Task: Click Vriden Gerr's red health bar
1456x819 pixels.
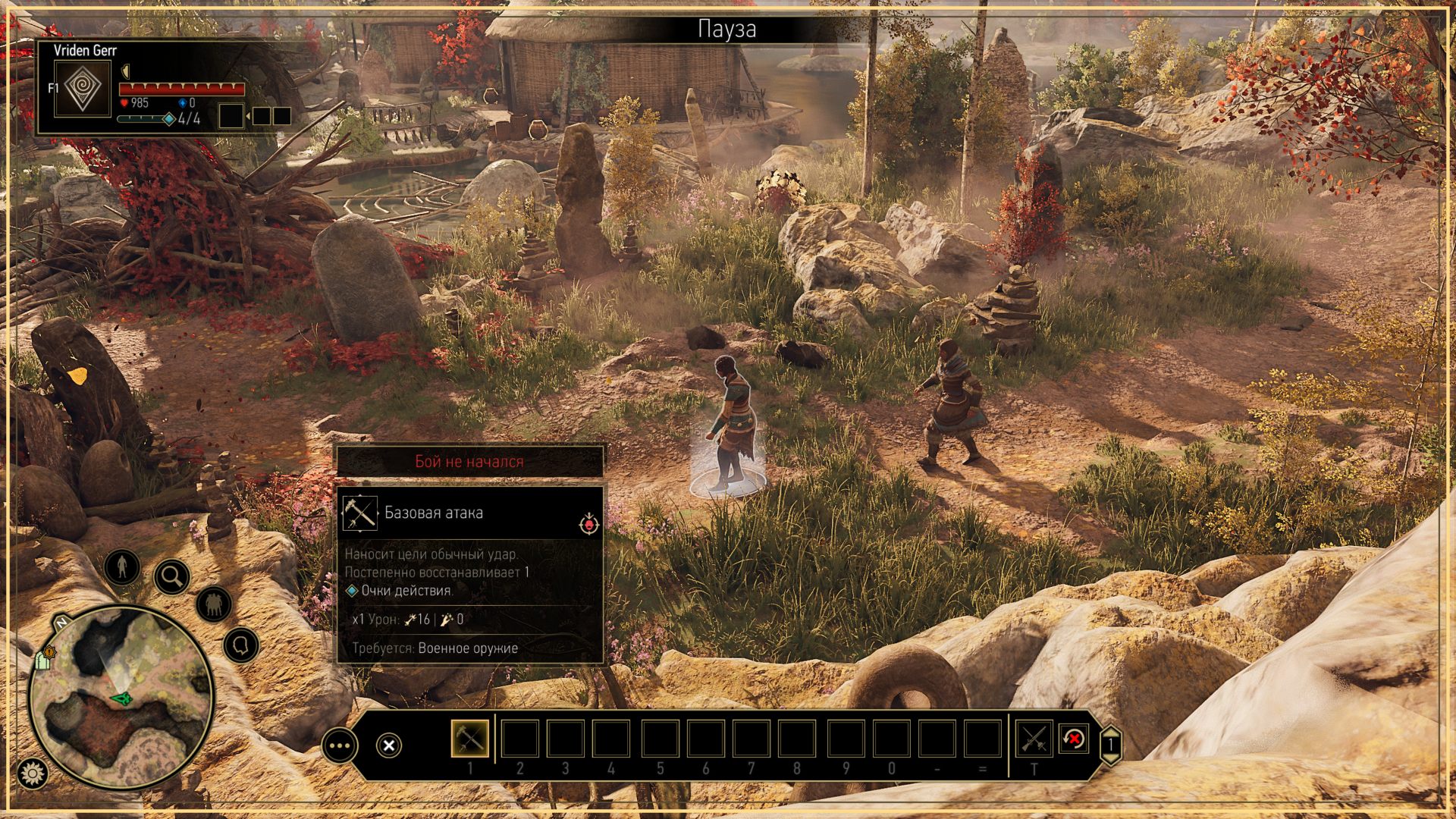Action: pyautogui.click(x=182, y=88)
